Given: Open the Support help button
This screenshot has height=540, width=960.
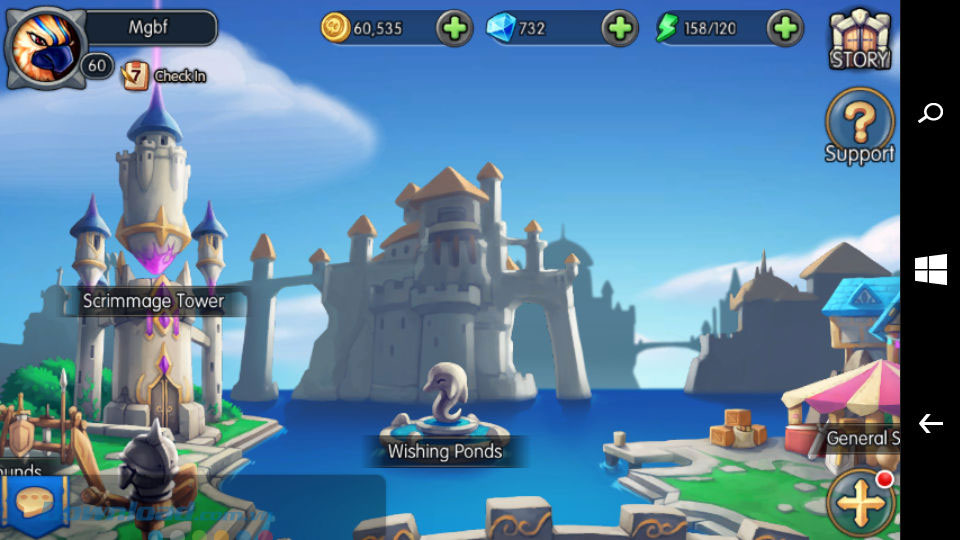Looking at the screenshot, I should 859,127.
